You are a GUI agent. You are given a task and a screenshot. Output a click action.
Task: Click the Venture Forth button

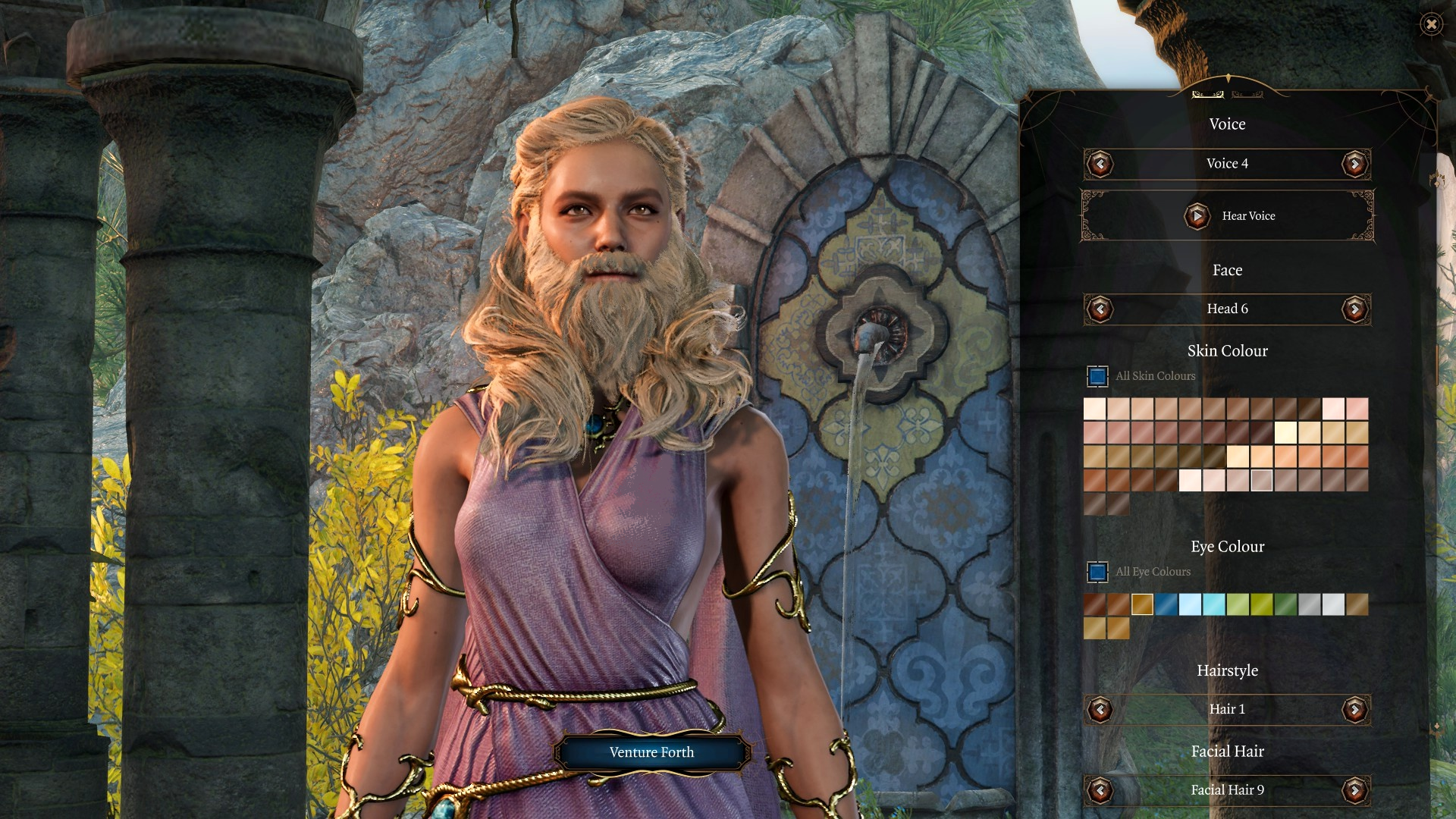651,752
